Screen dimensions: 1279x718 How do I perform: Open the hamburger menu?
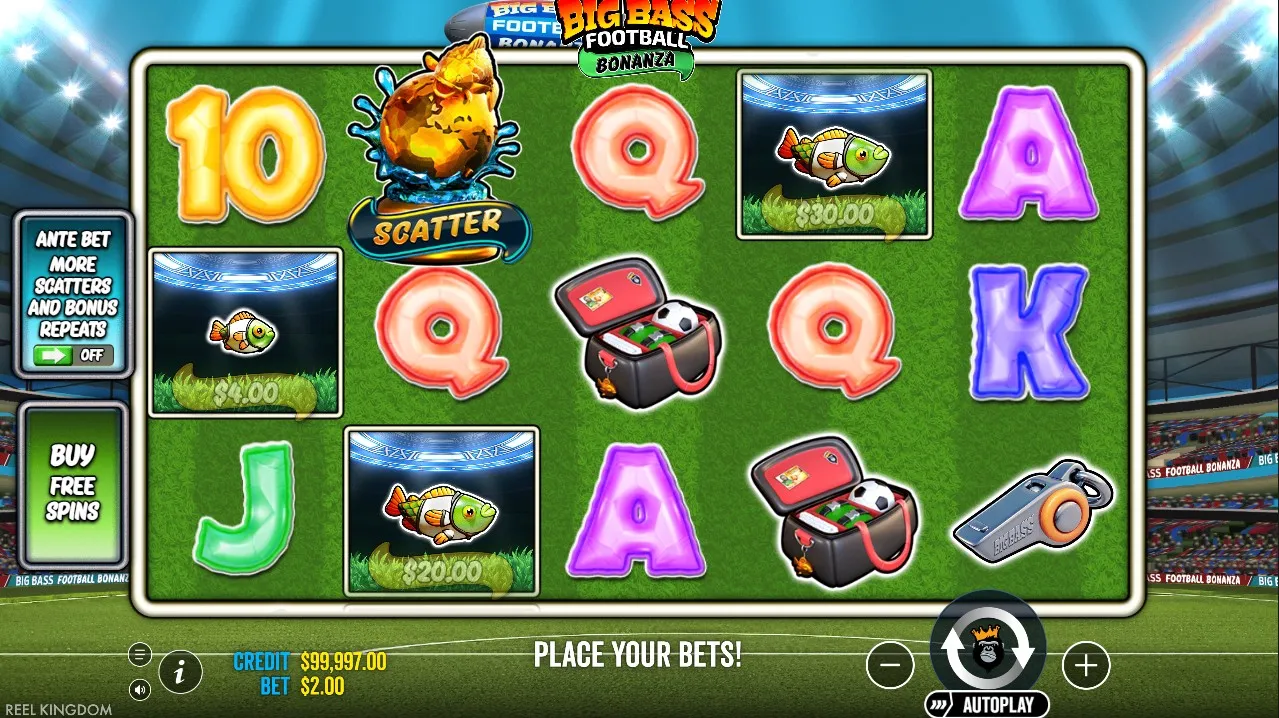tap(140, 655)
